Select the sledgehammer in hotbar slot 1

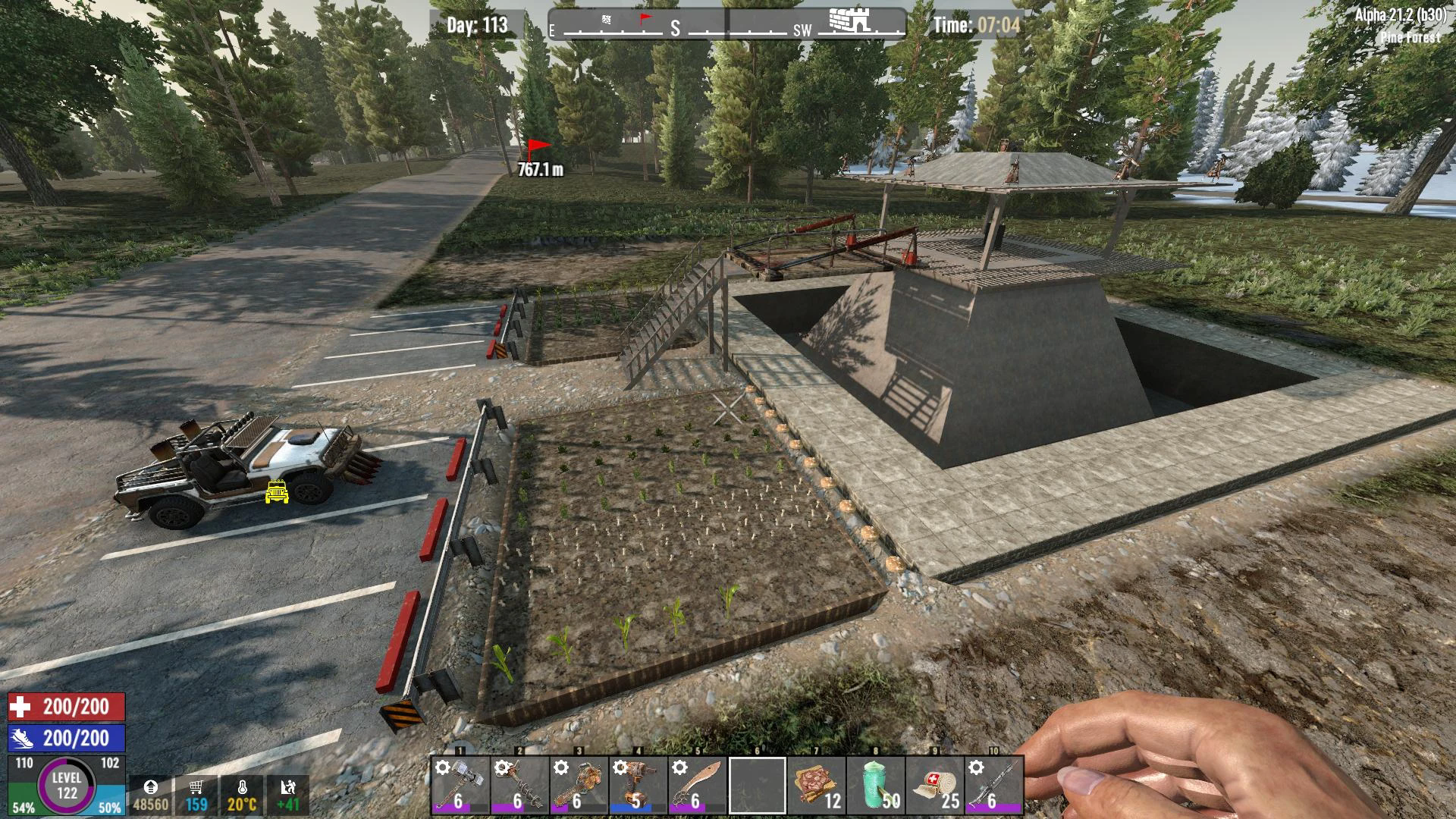pyautogui.click(x=460, y=786)
